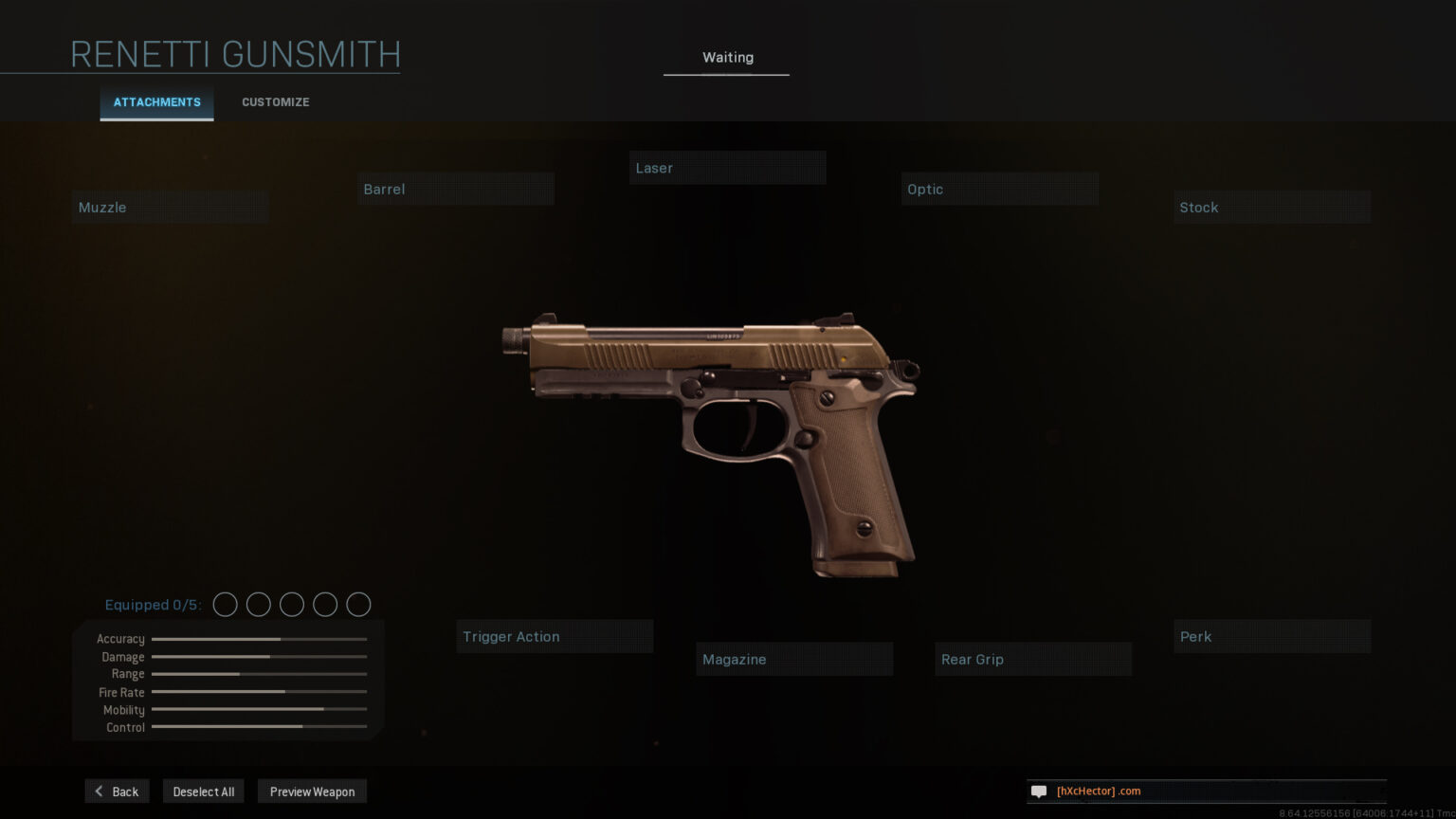Open the Magazine attachment slot
This screenshot has width=1456, height=819.
click(x=794, y=660)
